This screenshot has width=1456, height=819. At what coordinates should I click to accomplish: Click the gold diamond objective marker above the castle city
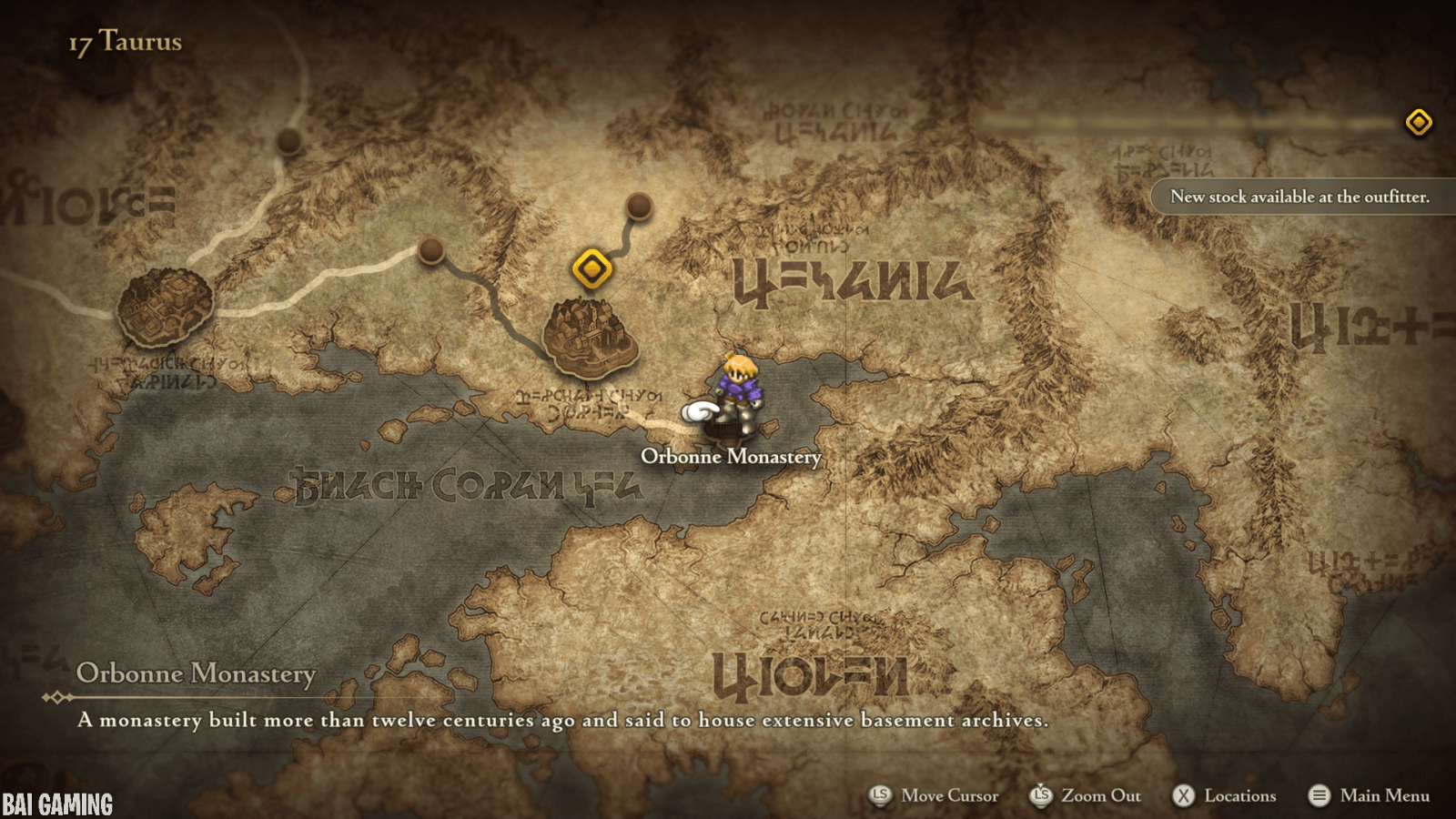[x=592, y=268]
